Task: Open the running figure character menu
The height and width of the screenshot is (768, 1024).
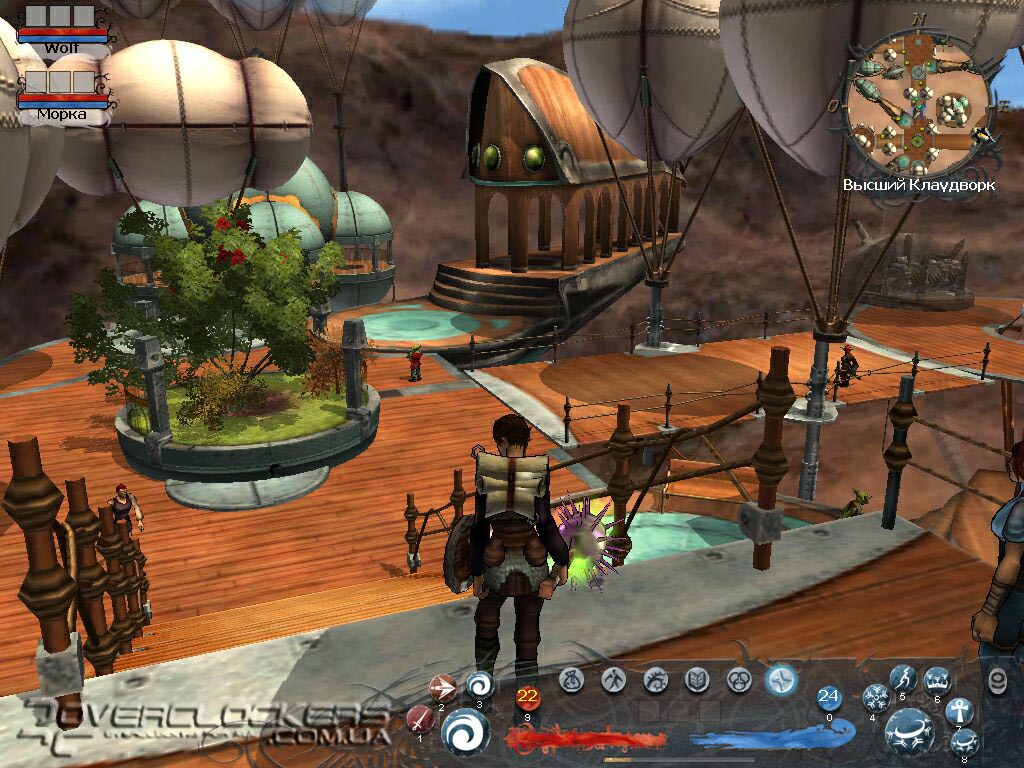Action: pos(612,680)
